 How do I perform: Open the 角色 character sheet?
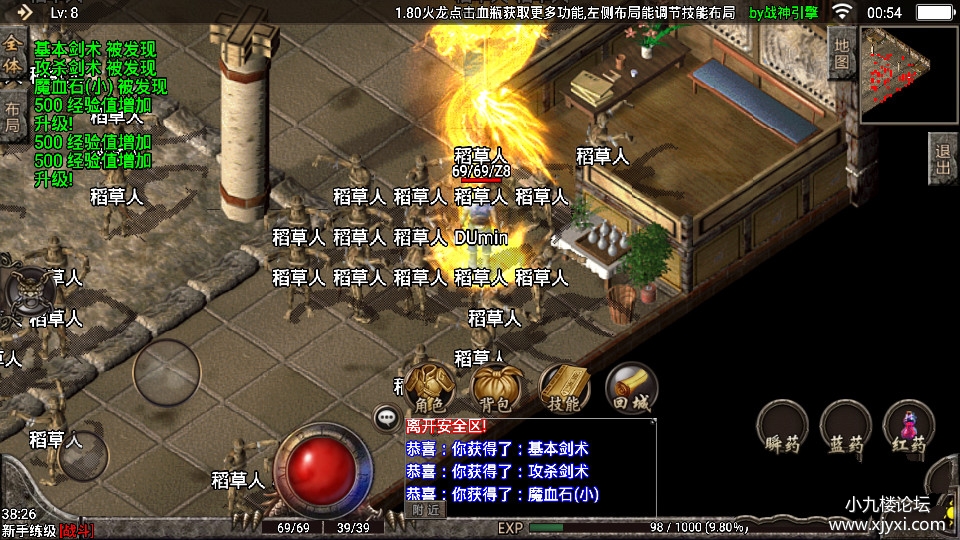[430, 388]
